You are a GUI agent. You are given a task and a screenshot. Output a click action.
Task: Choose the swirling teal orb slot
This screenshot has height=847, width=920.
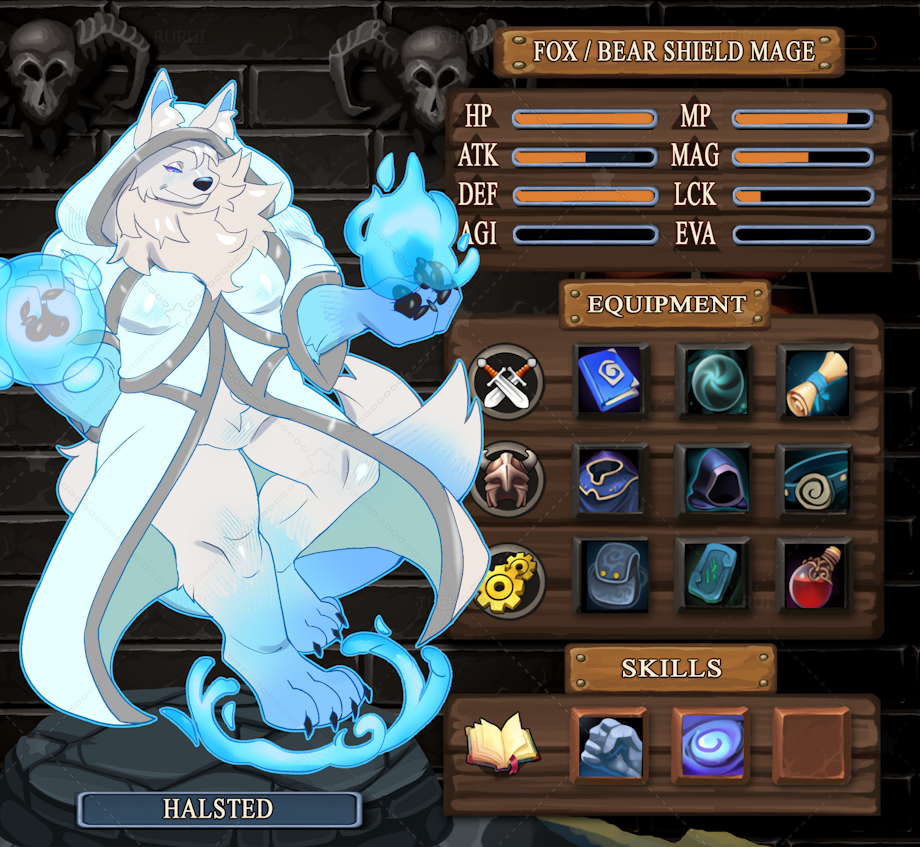pos(713,381)
